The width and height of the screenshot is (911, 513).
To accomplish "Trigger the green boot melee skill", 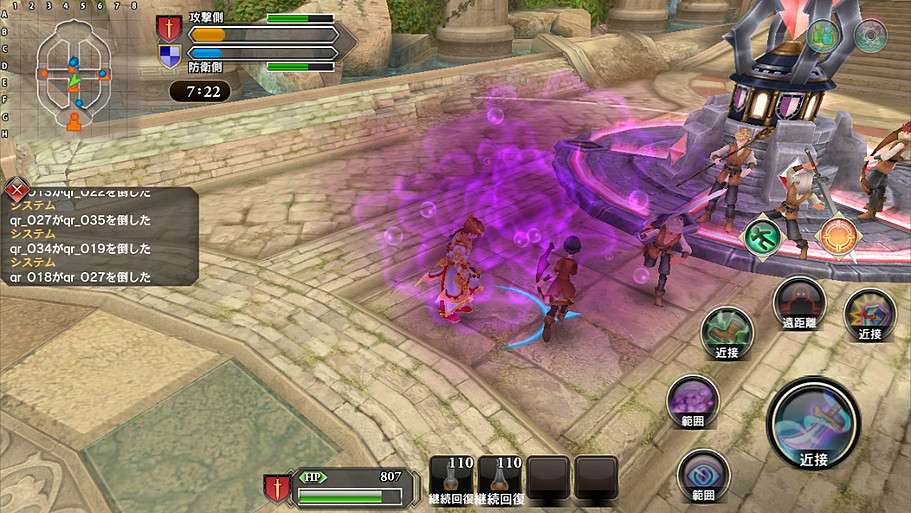I will coord(727,331).
